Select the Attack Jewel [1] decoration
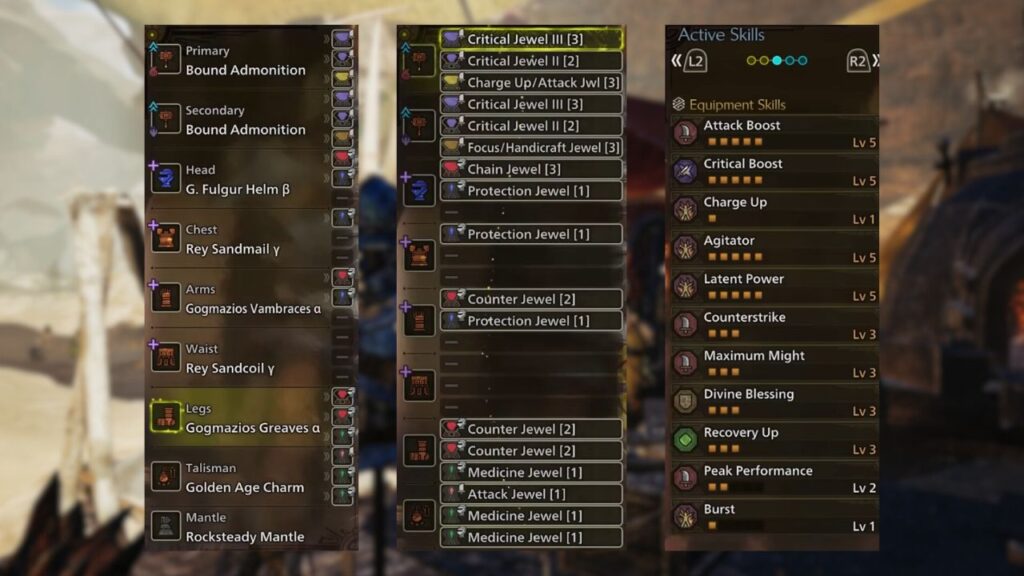1024x576 pixels. [x=531, y=494]
